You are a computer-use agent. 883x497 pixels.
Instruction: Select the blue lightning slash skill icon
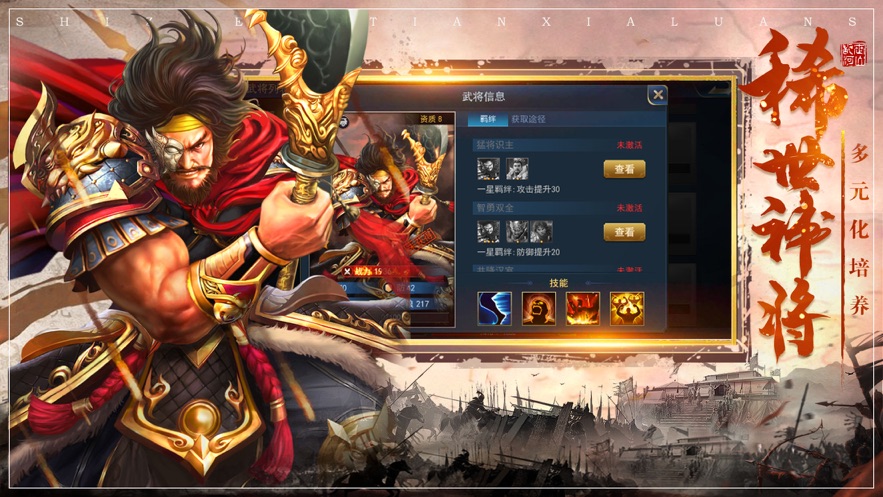tap(494, 308)
